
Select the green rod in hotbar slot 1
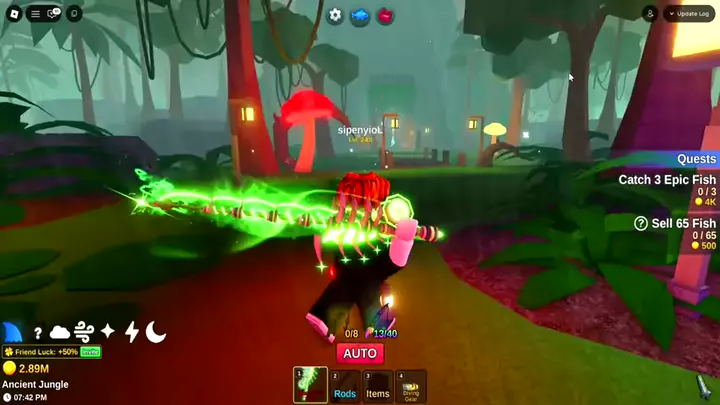click(x=310, y=385)
